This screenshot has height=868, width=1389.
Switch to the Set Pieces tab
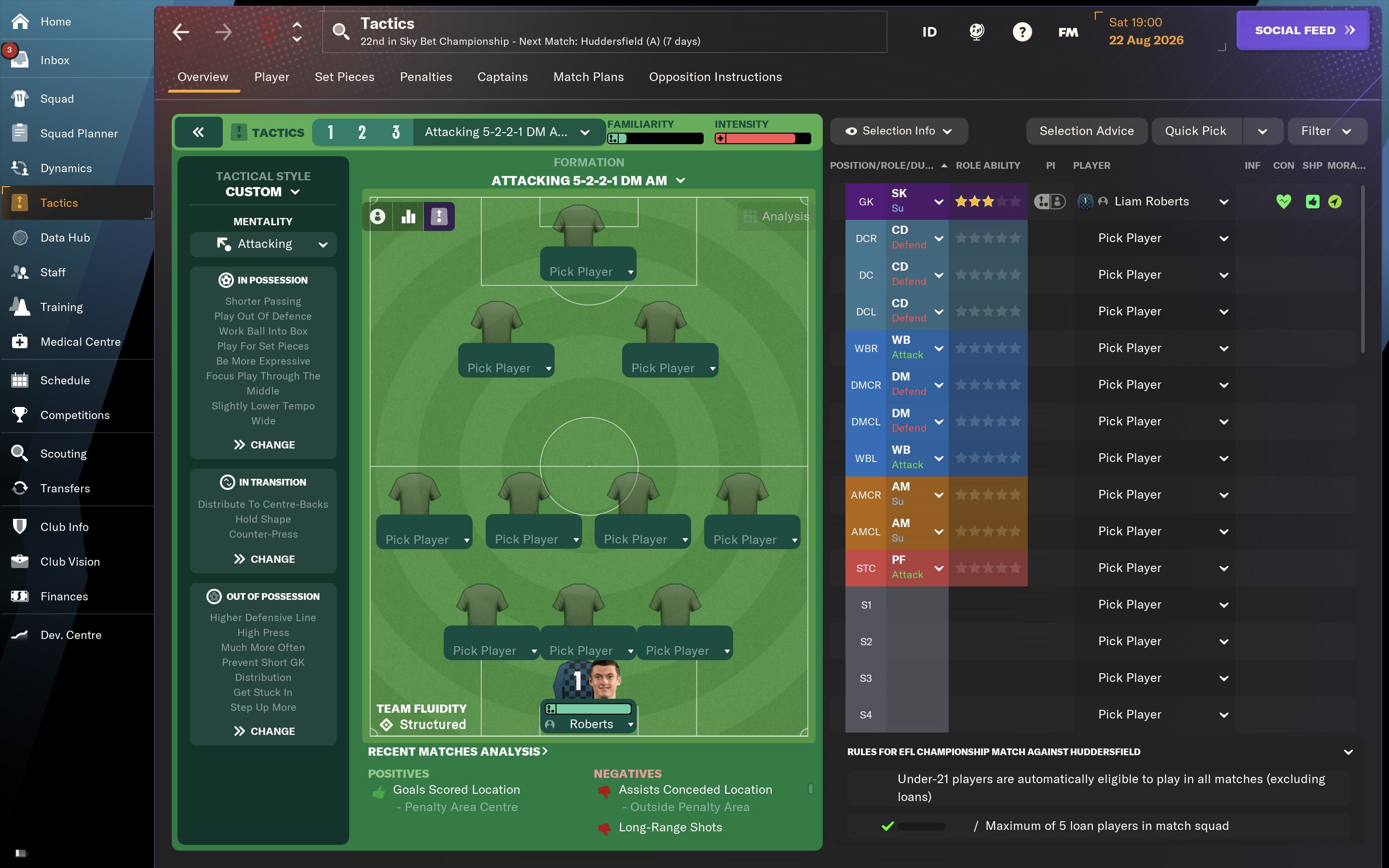(344, 76)
